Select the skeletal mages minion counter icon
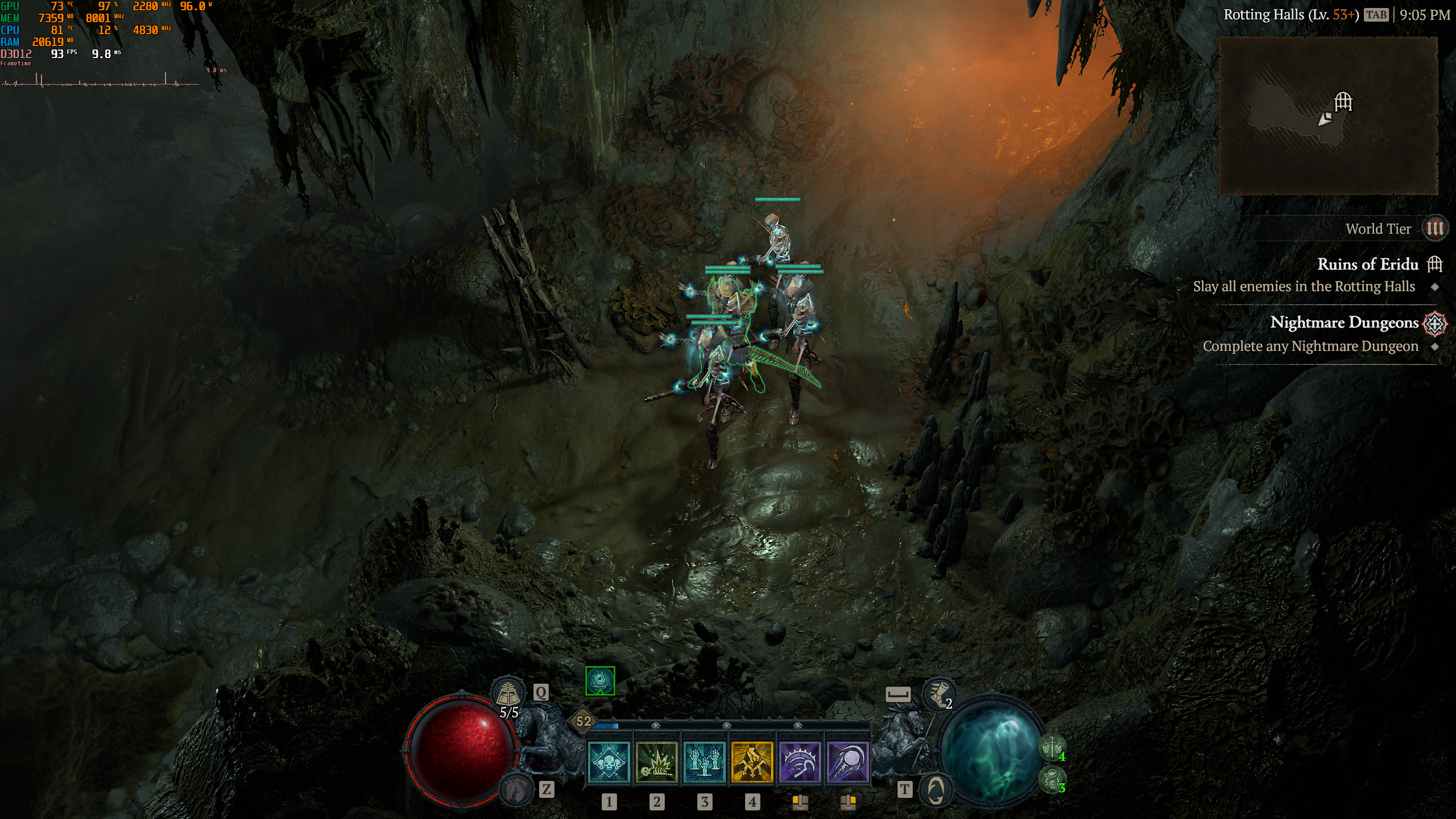The height and width of the screenshot is (819, 1456). point(1052,779)
